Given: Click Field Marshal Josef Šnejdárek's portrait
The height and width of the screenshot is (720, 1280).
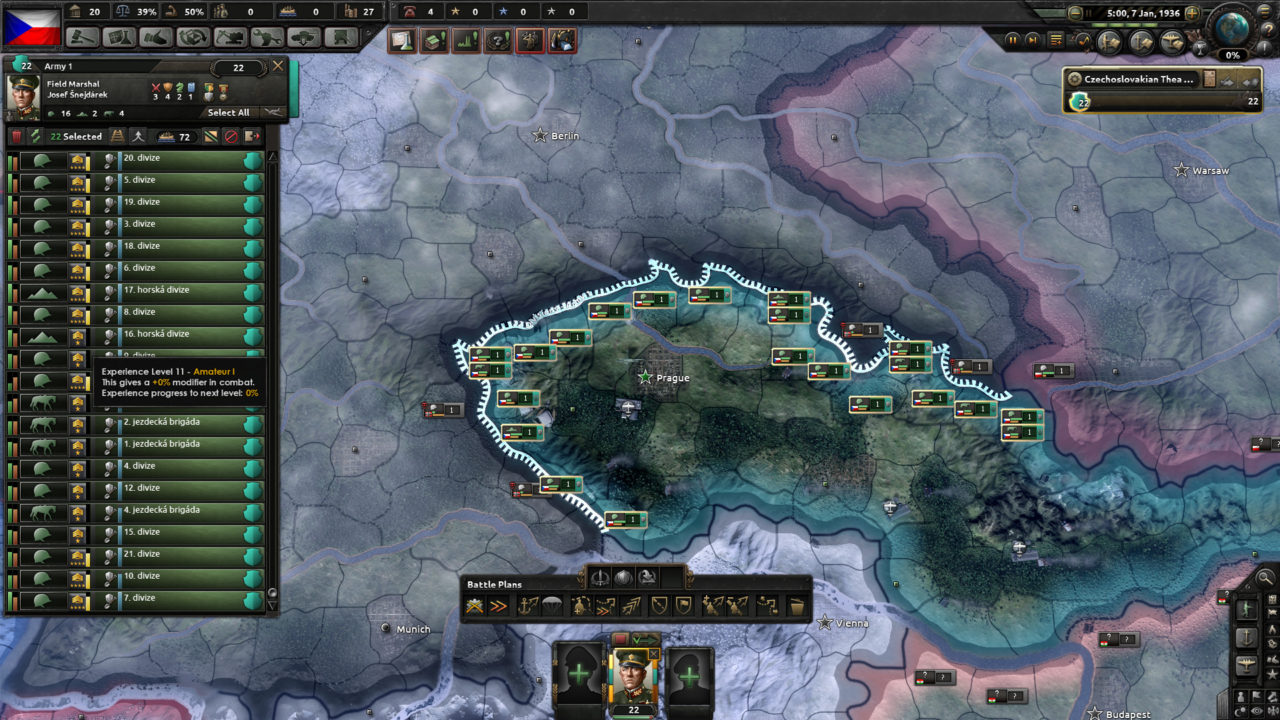Looking at the screenshot, I should (23, 97).
